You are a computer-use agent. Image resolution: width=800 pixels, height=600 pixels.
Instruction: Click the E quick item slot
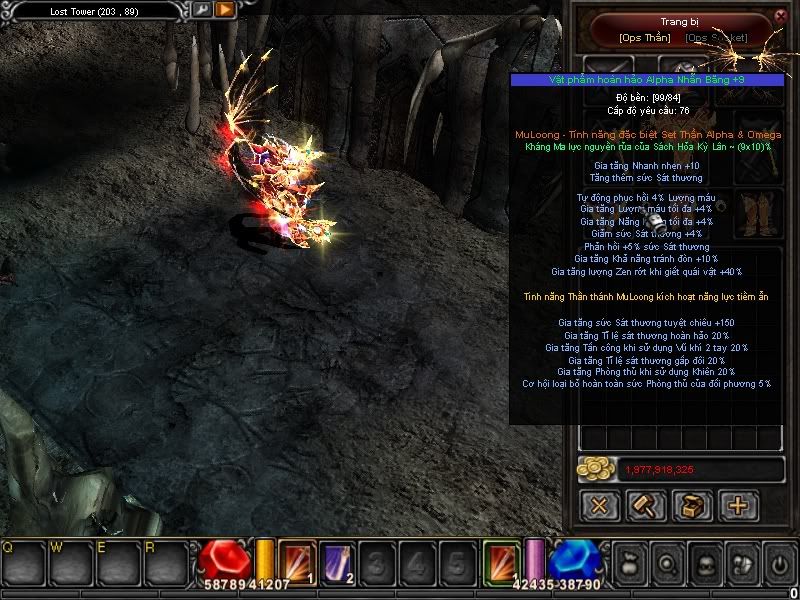tap(118, 562)
